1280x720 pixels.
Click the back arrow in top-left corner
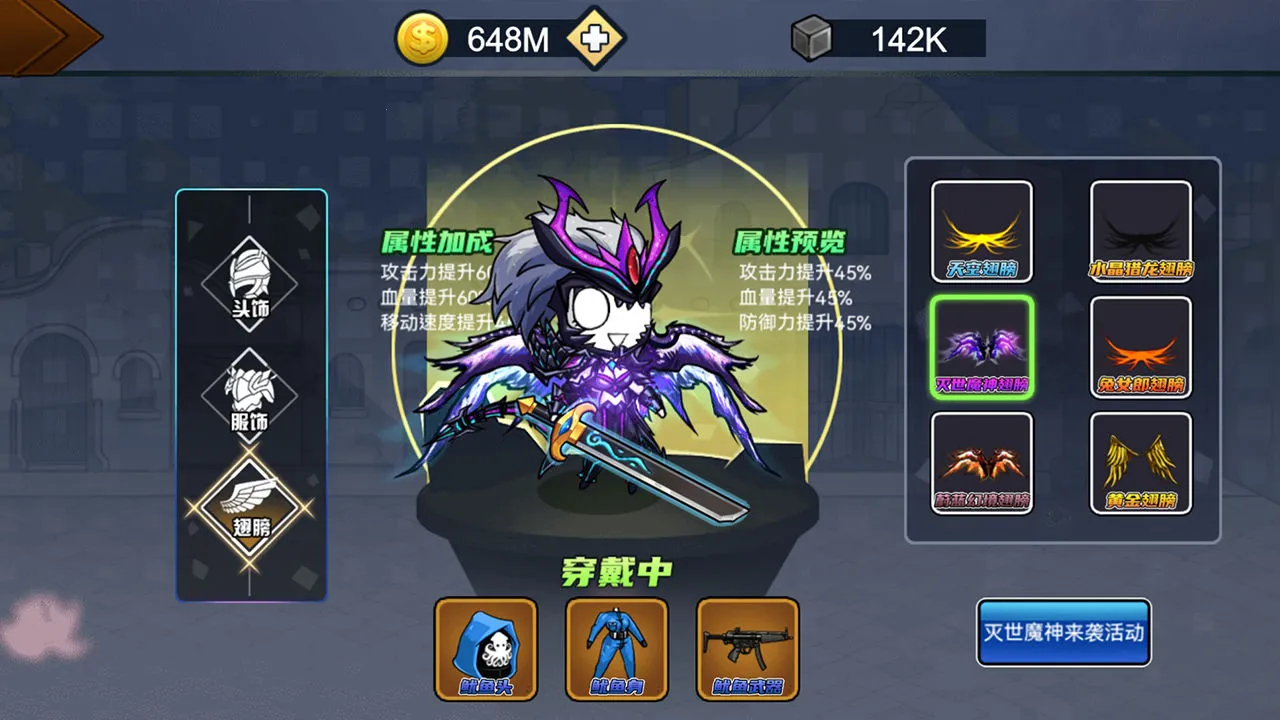pos(40,35)
